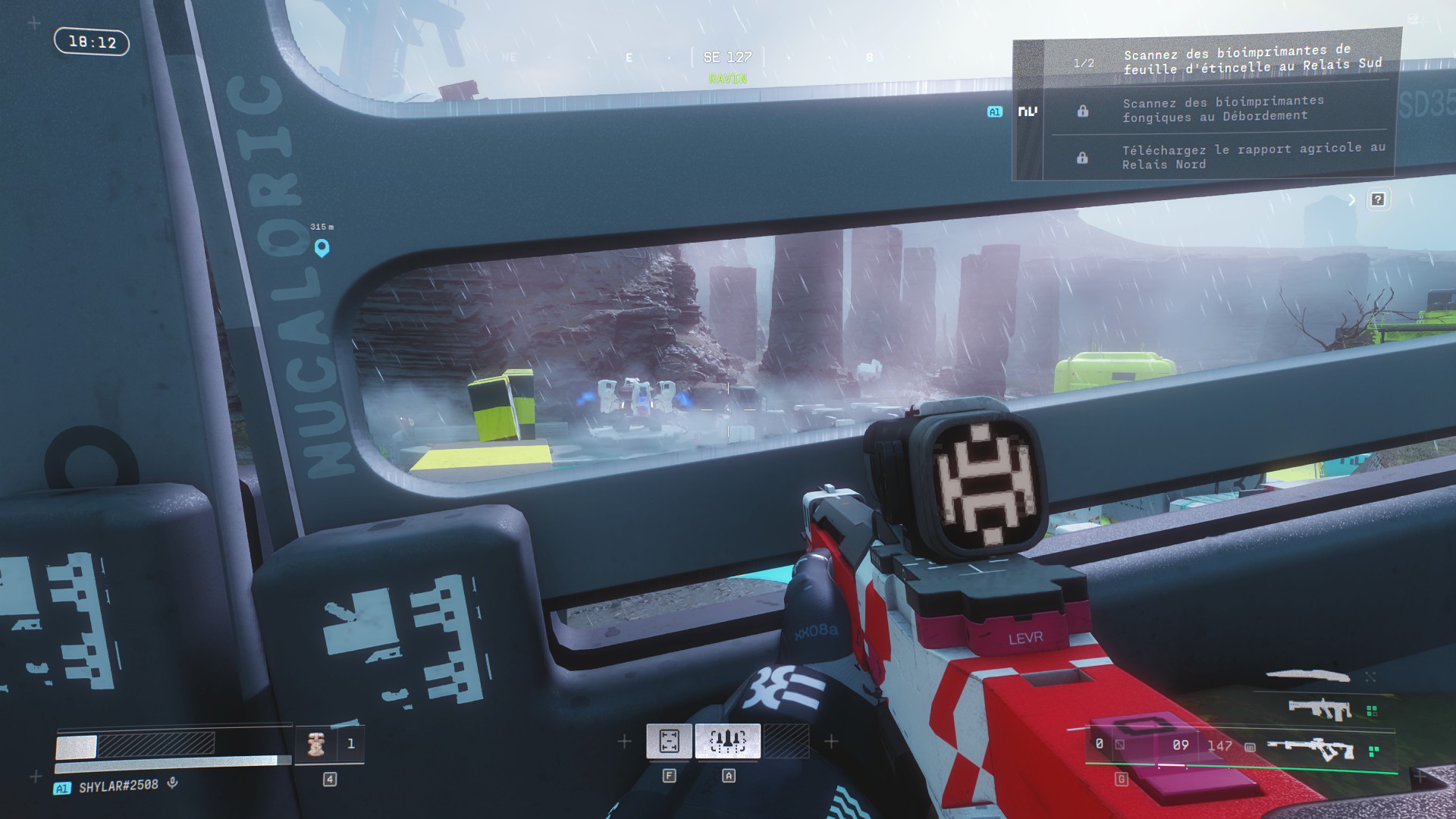The image size is (1456, 819).
Task: Activate the triple-missile ability icon
Action: (727, 741)
